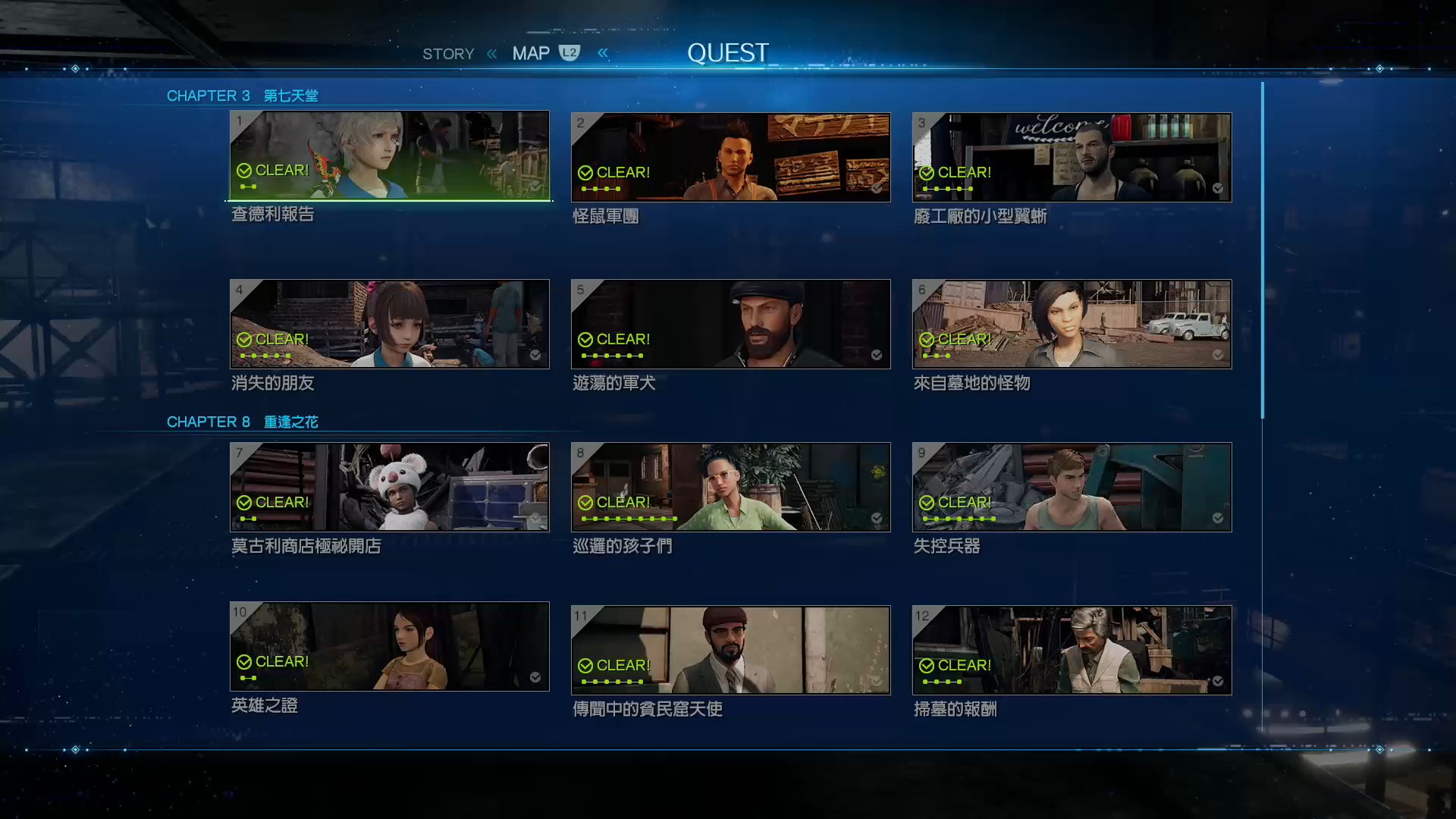The width and height of the screenshot is (1456, 819).
Task: Switch to the STORY tab
Action: coord(448,53)
